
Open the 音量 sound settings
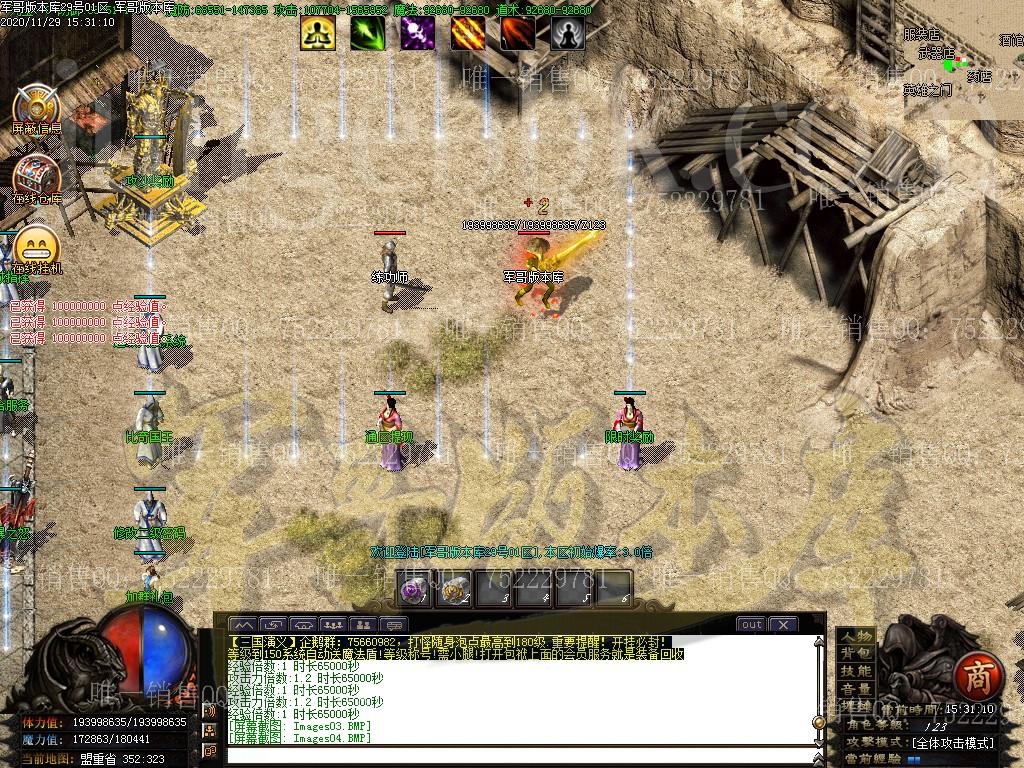coord(855,690)
